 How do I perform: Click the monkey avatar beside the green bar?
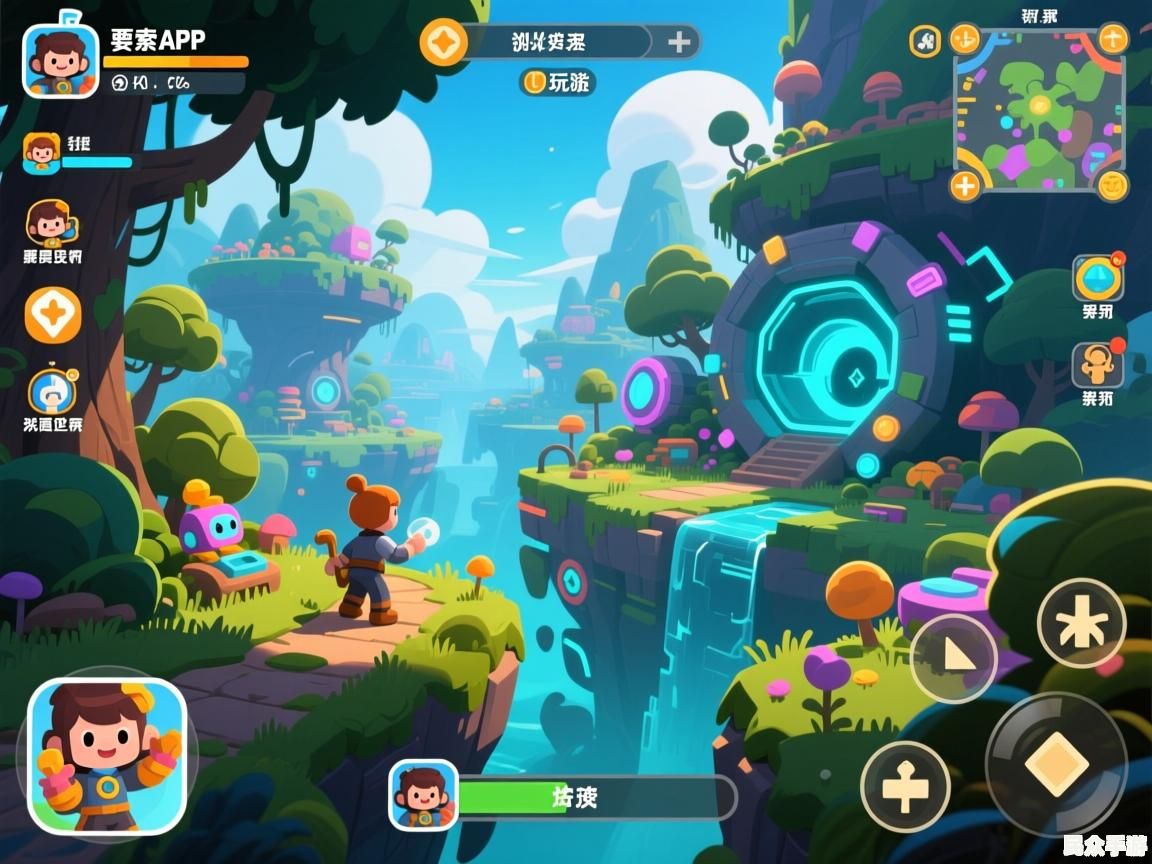[423, 795]
